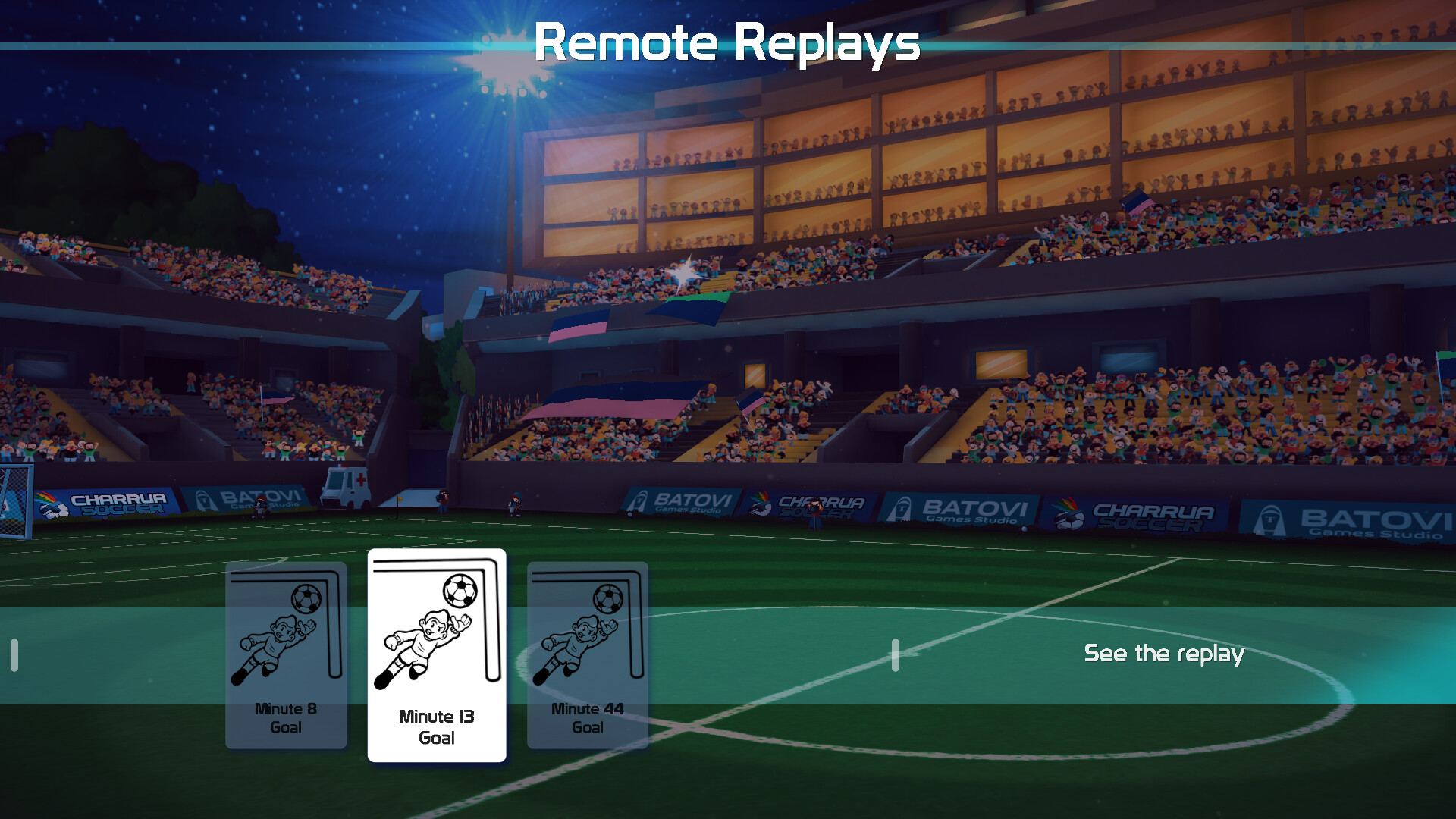The height and width of the screenshot is (819, 1456).
Task: Click the Minute 8 text label
Action: 286,709
